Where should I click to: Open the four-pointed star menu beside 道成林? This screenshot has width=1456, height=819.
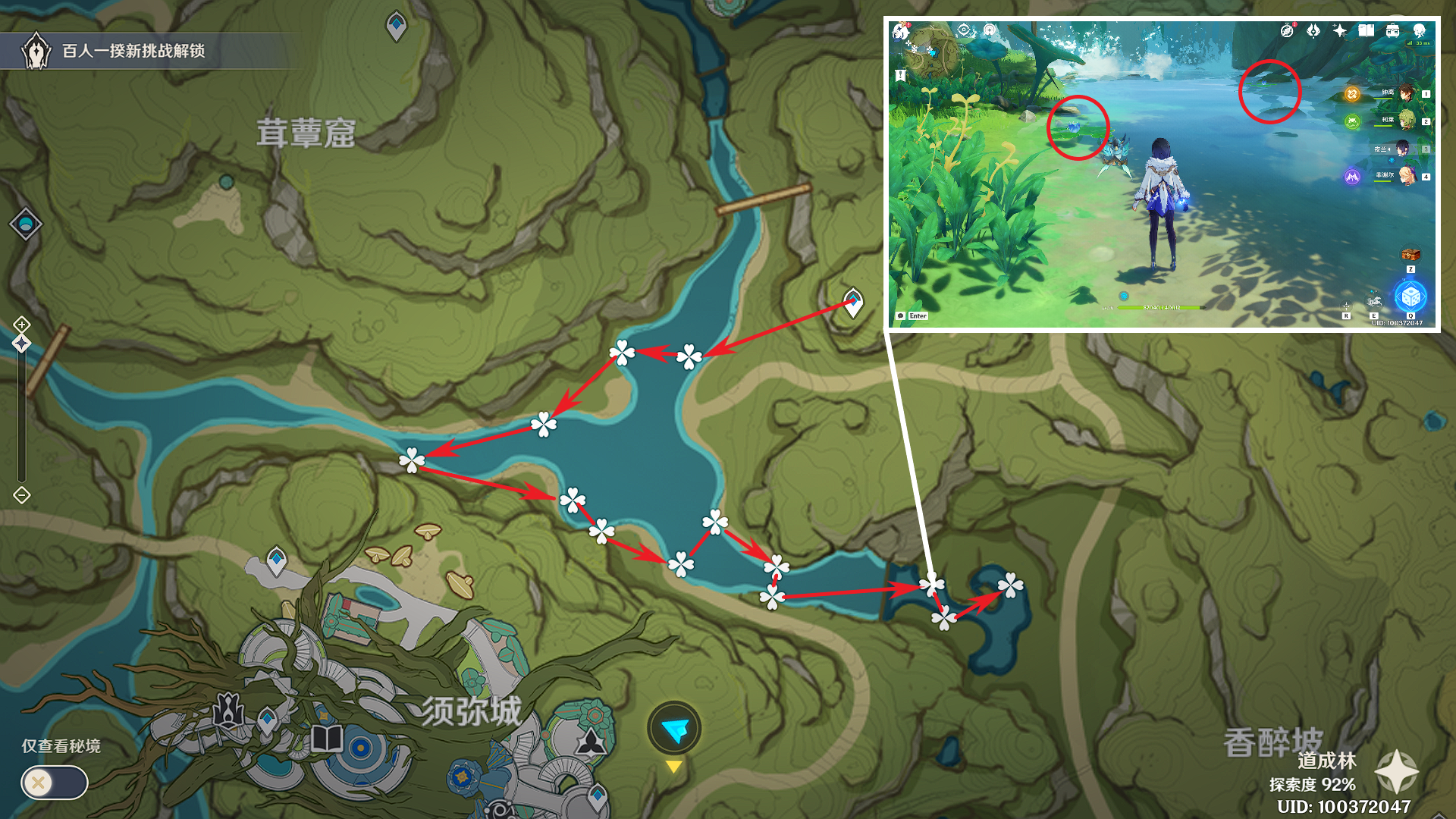(1396, 772)
